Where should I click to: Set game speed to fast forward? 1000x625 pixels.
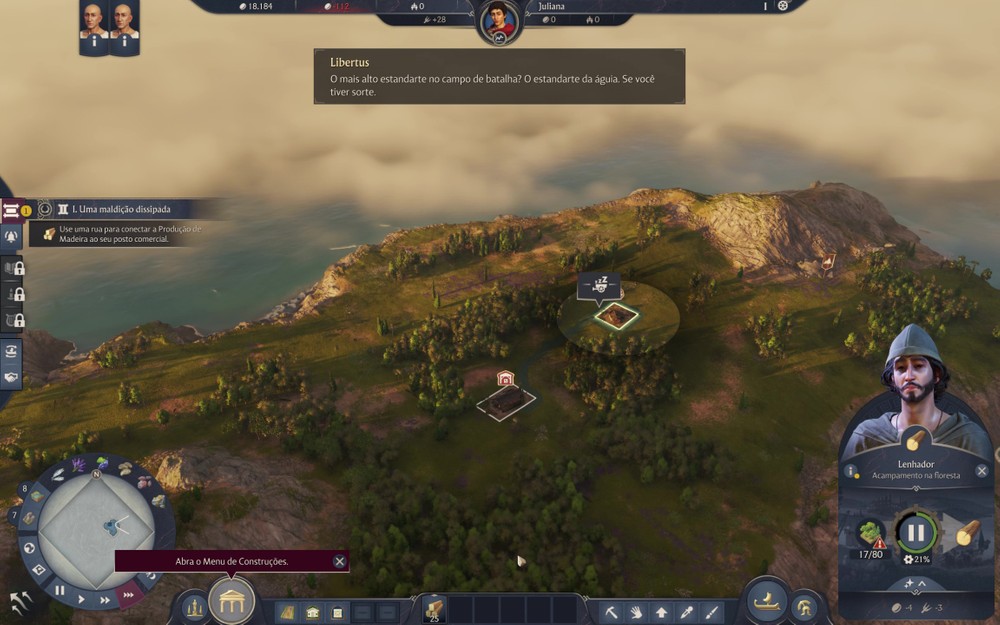pyautogui.click(x=104, y=600)
